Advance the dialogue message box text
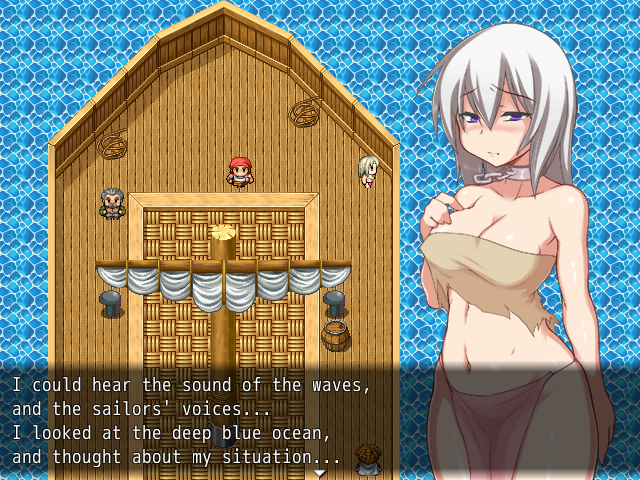 [200, 420]
